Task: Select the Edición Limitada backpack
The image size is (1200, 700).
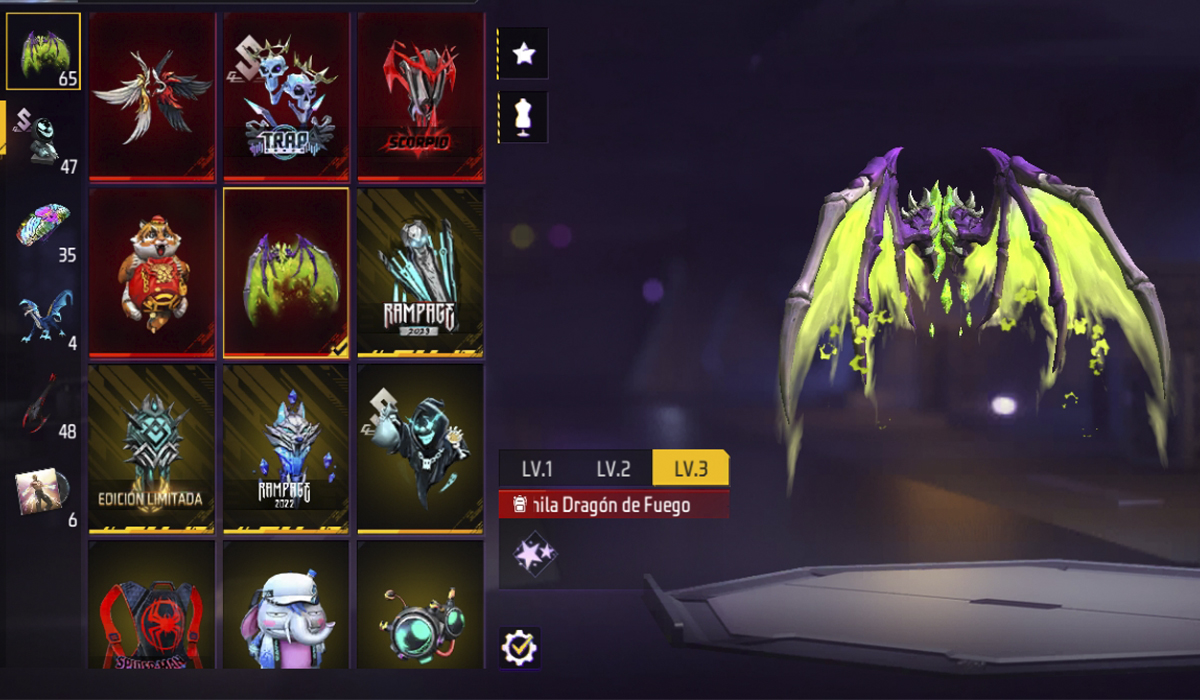Action: [152, 448]
